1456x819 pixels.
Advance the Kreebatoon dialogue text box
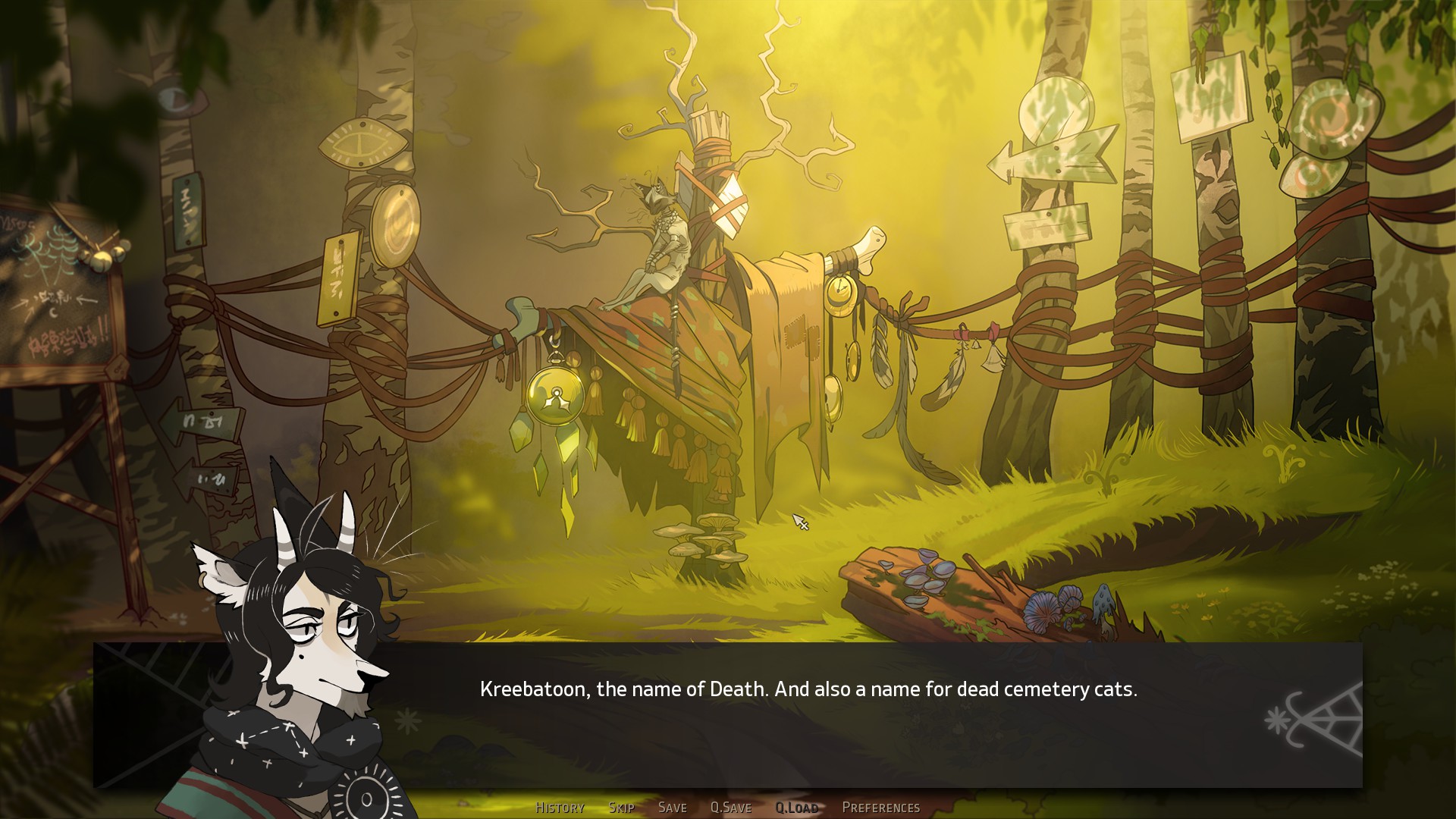point(808,713)
